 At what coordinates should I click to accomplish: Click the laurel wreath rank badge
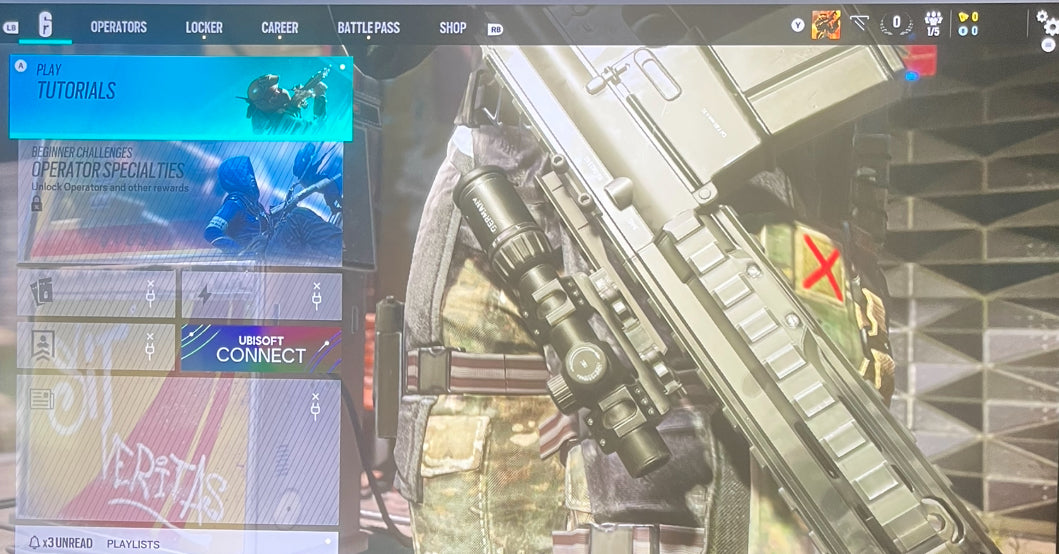click(x=896, y=23)
